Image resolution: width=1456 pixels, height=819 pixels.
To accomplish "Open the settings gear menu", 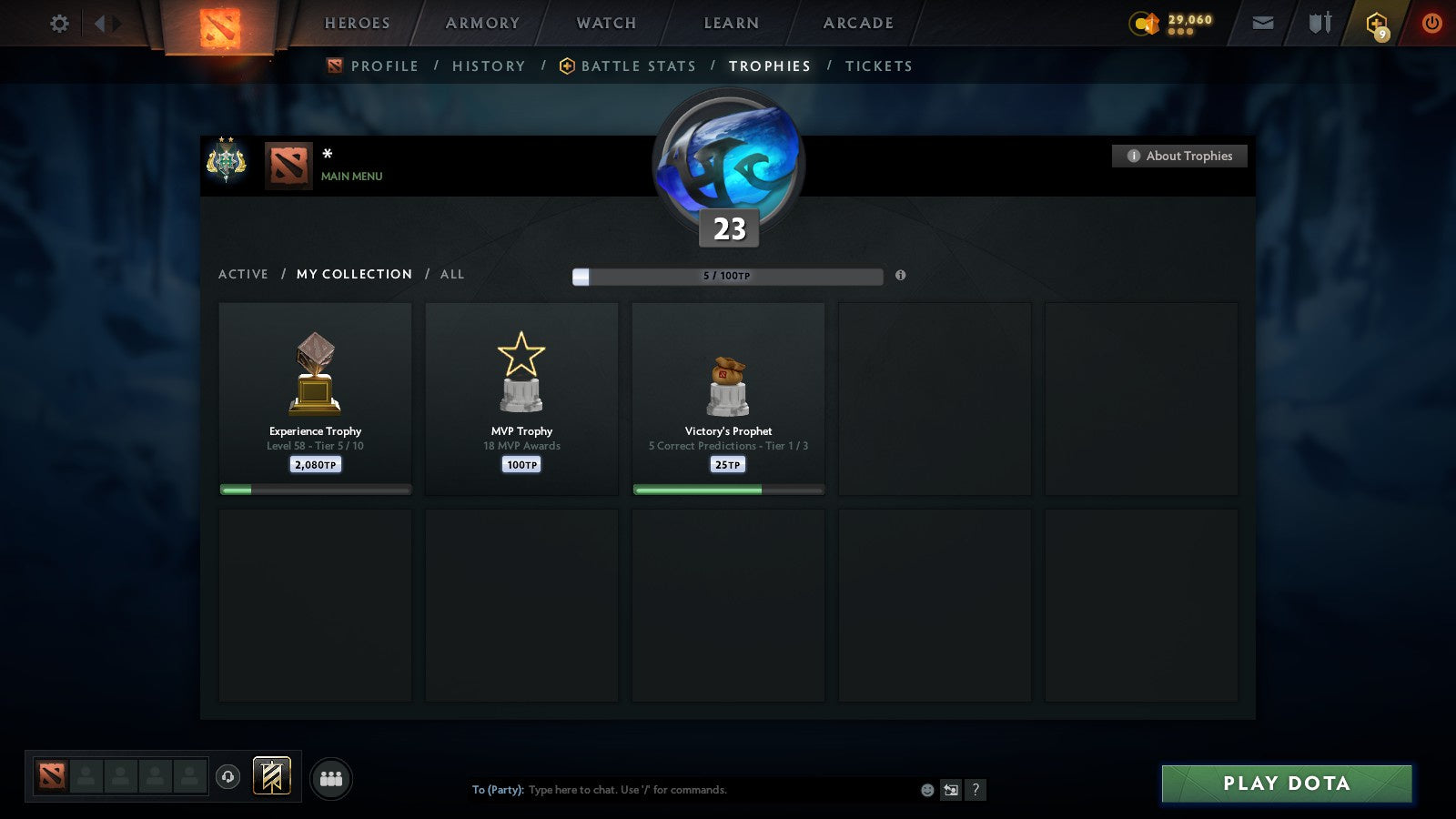I will (x=58, y=24).
